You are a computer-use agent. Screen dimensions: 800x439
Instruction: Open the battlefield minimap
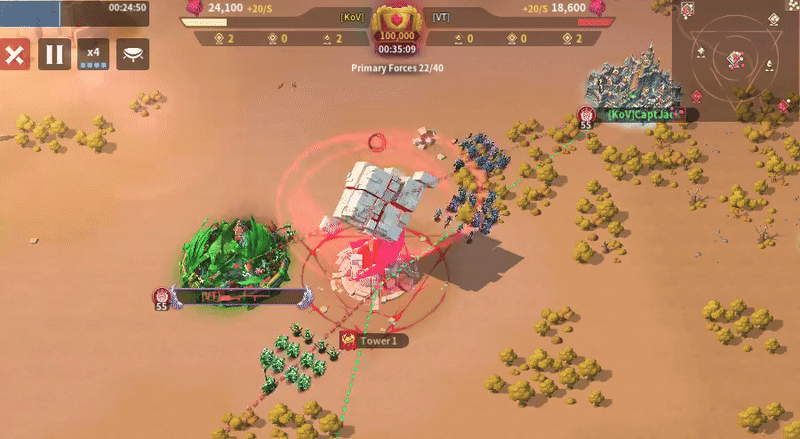(736, 58)
